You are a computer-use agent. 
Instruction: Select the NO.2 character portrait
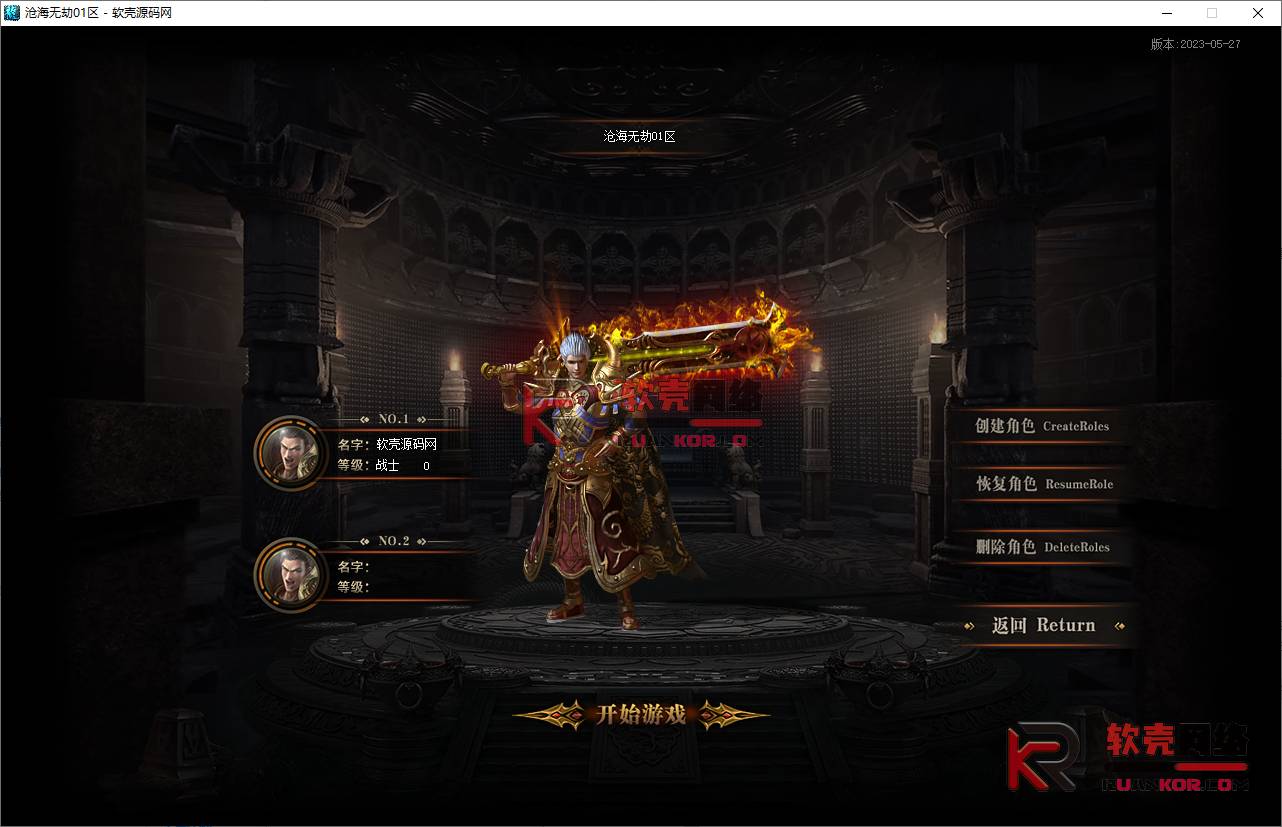[290, 576]
